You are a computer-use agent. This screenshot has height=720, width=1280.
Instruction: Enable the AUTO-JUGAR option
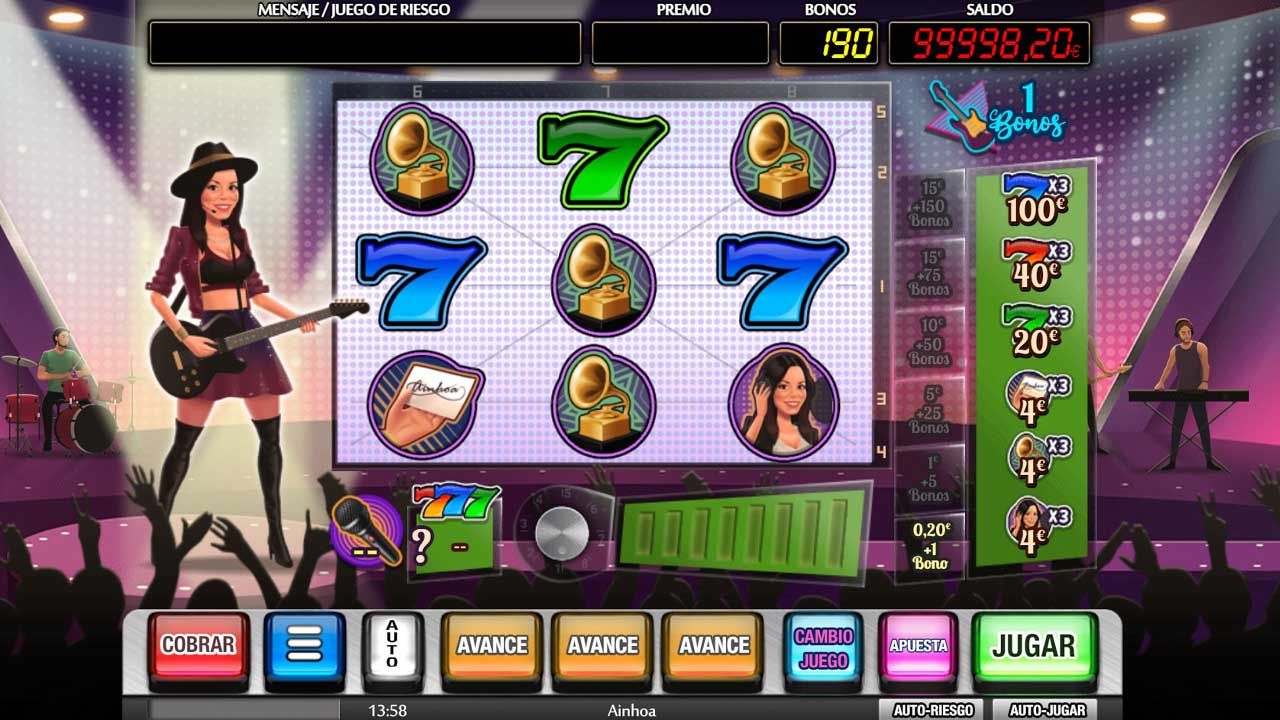[1047, 710]
